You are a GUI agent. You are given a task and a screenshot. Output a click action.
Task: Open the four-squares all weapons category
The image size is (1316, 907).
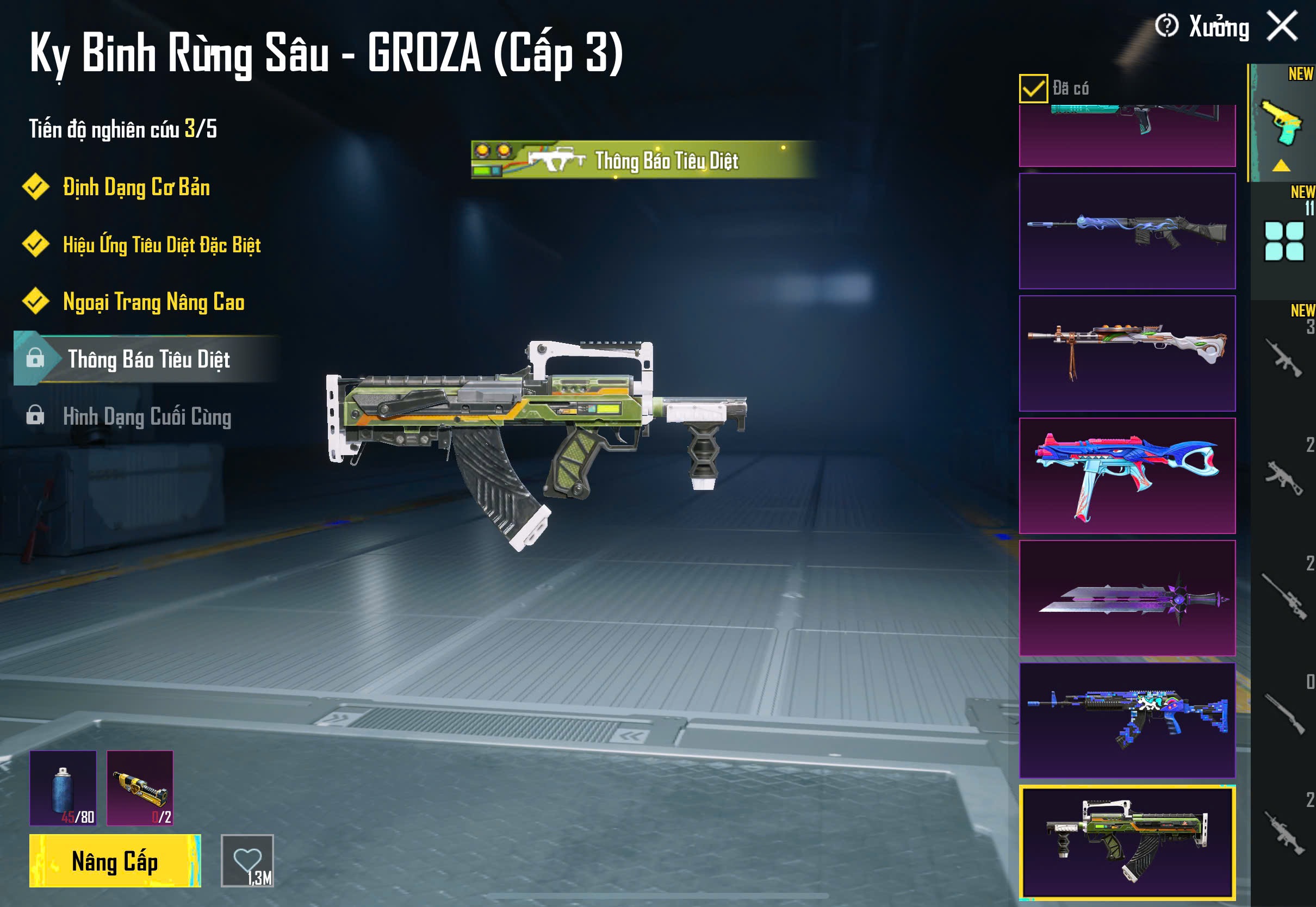pos(1283,241)
